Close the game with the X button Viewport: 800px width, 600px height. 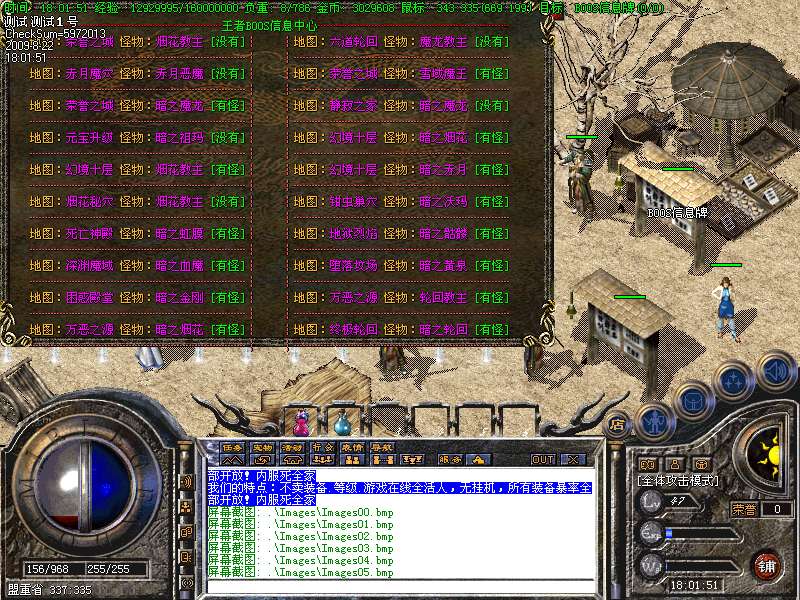tap(573, 460)
